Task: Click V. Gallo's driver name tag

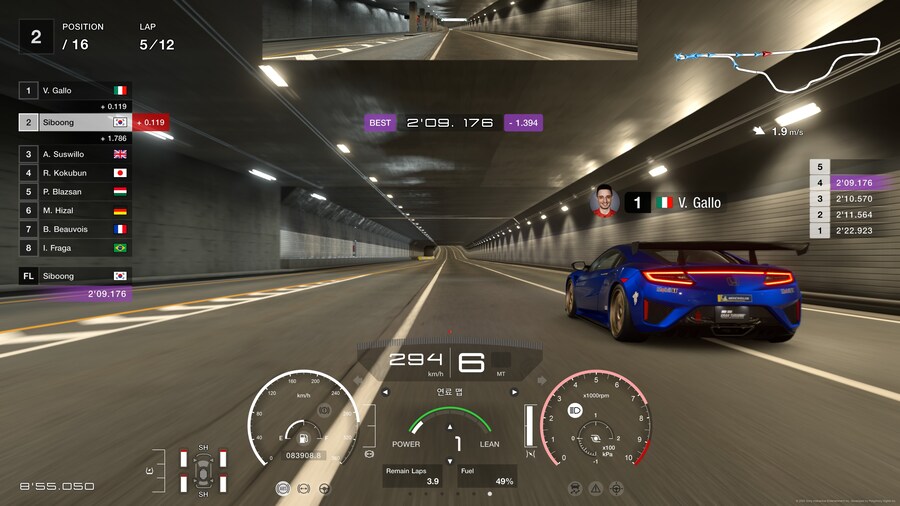Action: tap(661, 203)
